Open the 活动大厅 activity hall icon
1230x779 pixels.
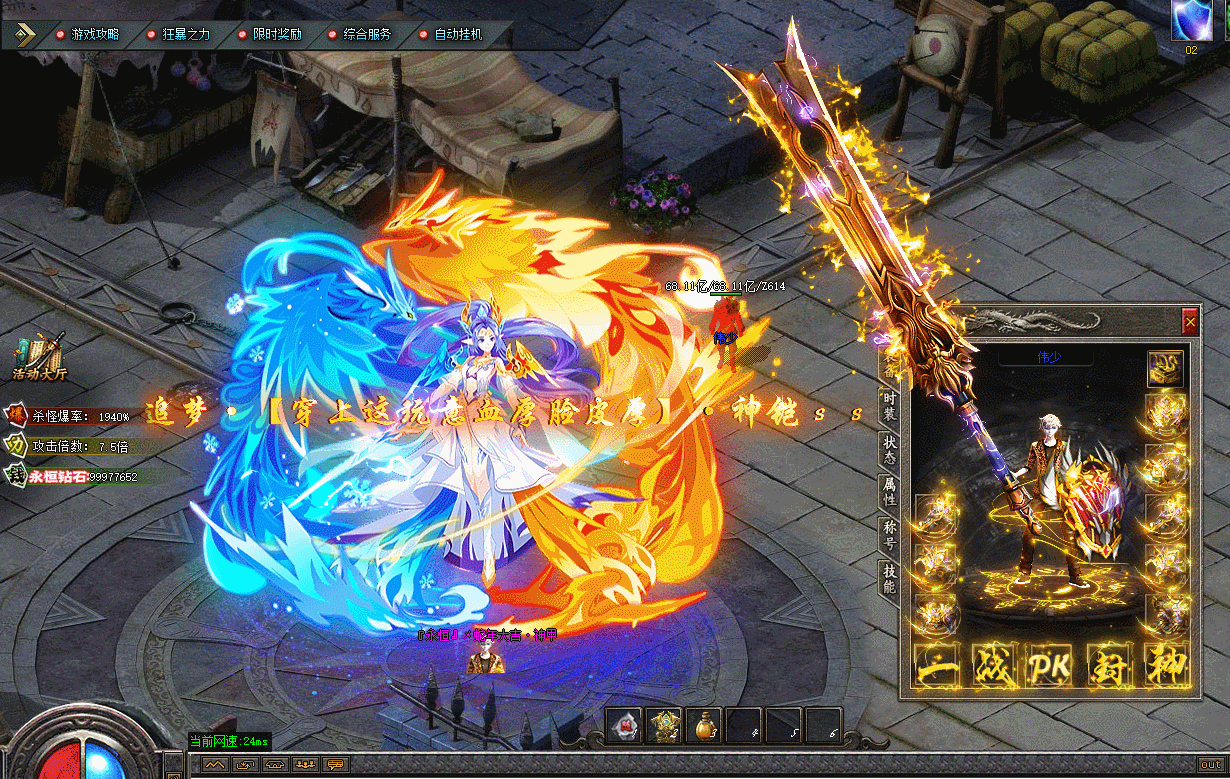pos(39,358)
